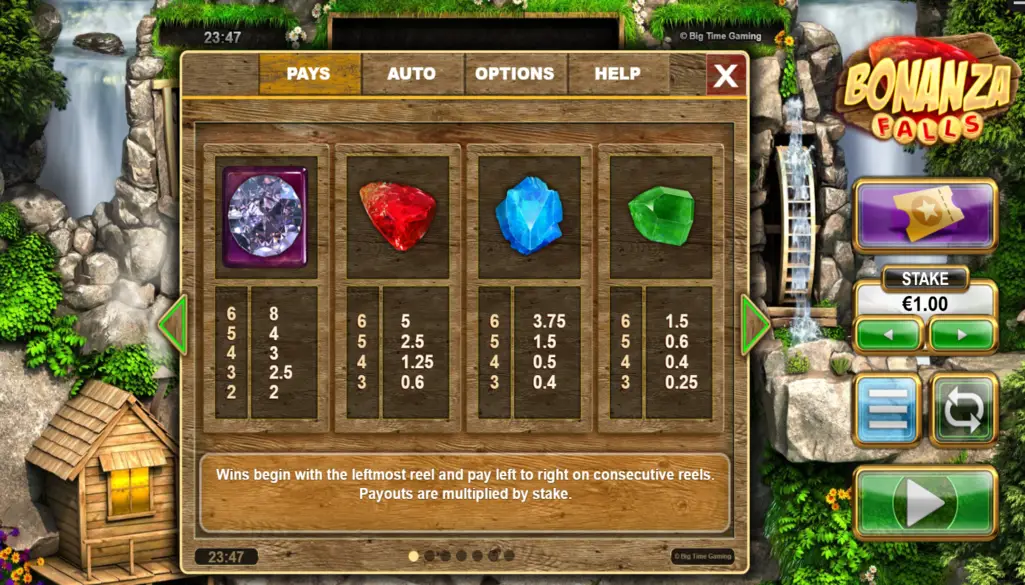
Task: Increase the stake amount
Action: tap(962, 334)
